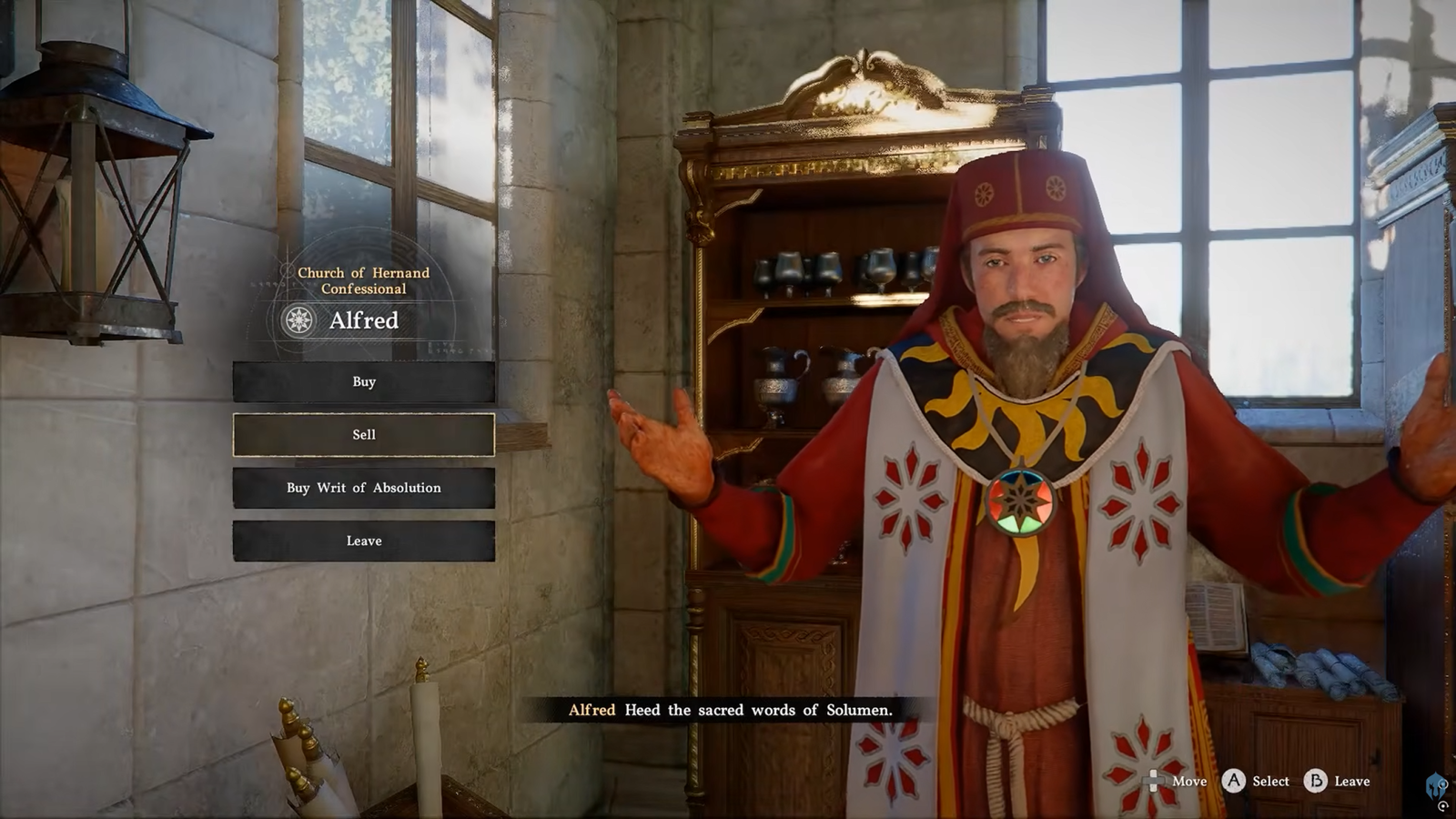Open Buy Writ of Absolution
The width and height of the screenshot is (1456, 819).
(x=363, y=488)
